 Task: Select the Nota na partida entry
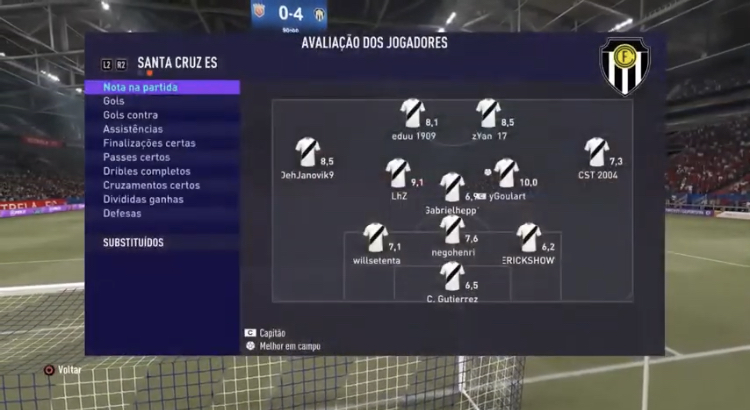[x=141, y=87]
